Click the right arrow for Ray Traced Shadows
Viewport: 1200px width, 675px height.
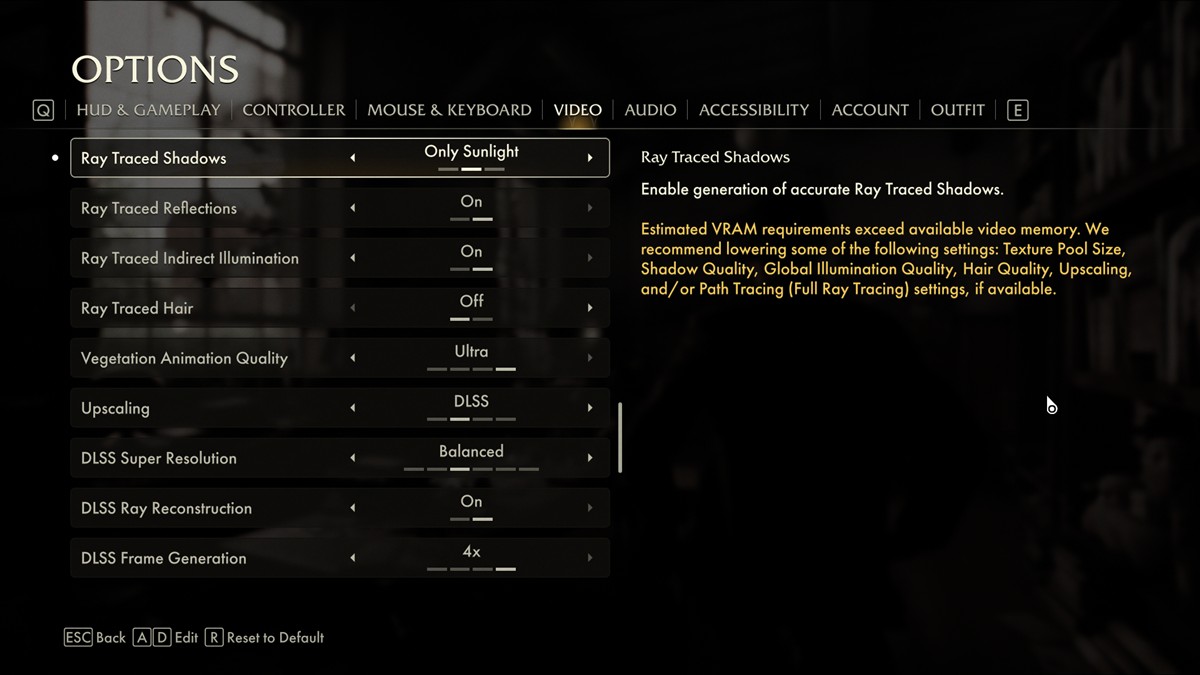(x=590, y=158)
